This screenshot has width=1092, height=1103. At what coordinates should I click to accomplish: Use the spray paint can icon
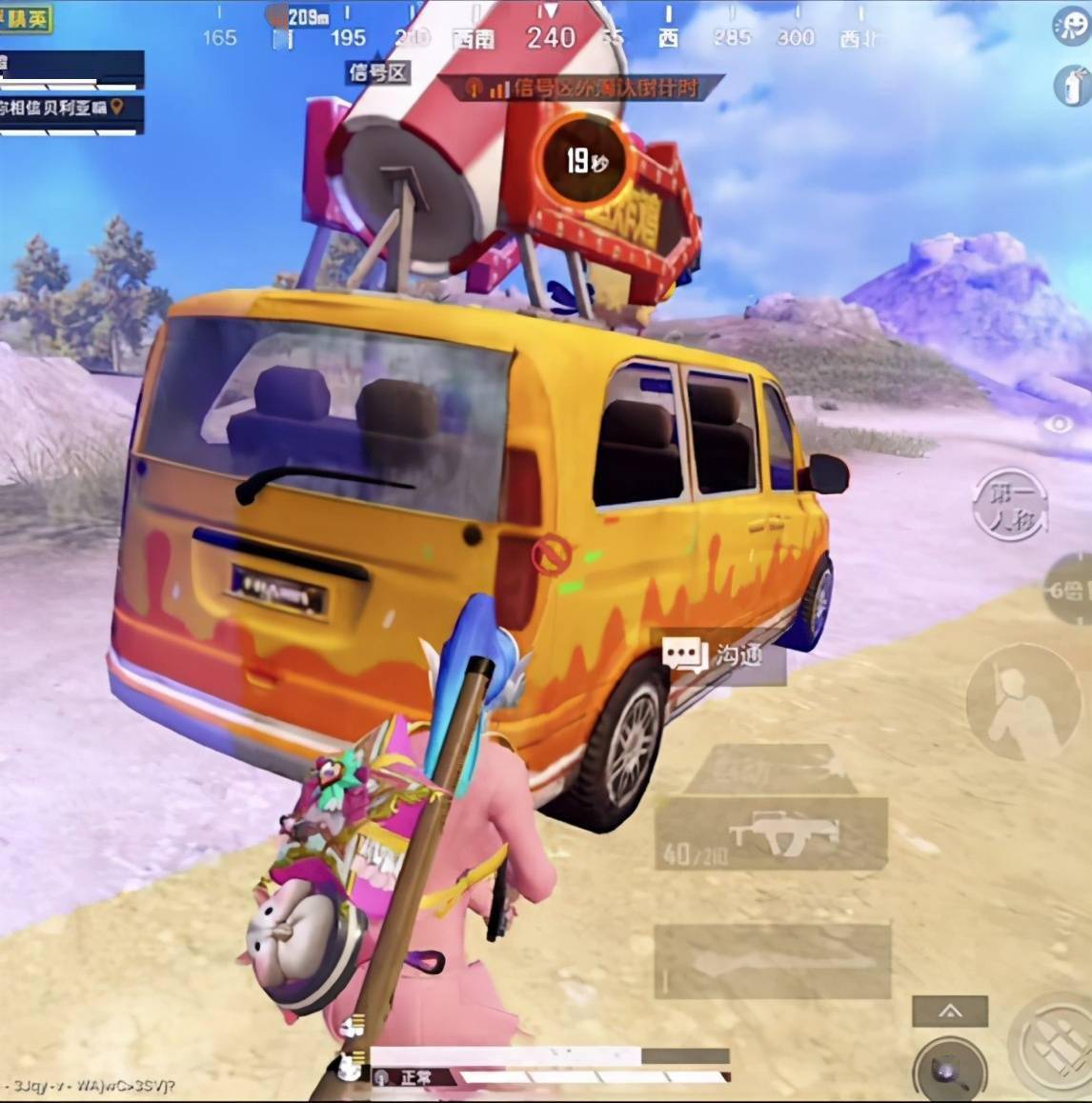coord(1073,86)
